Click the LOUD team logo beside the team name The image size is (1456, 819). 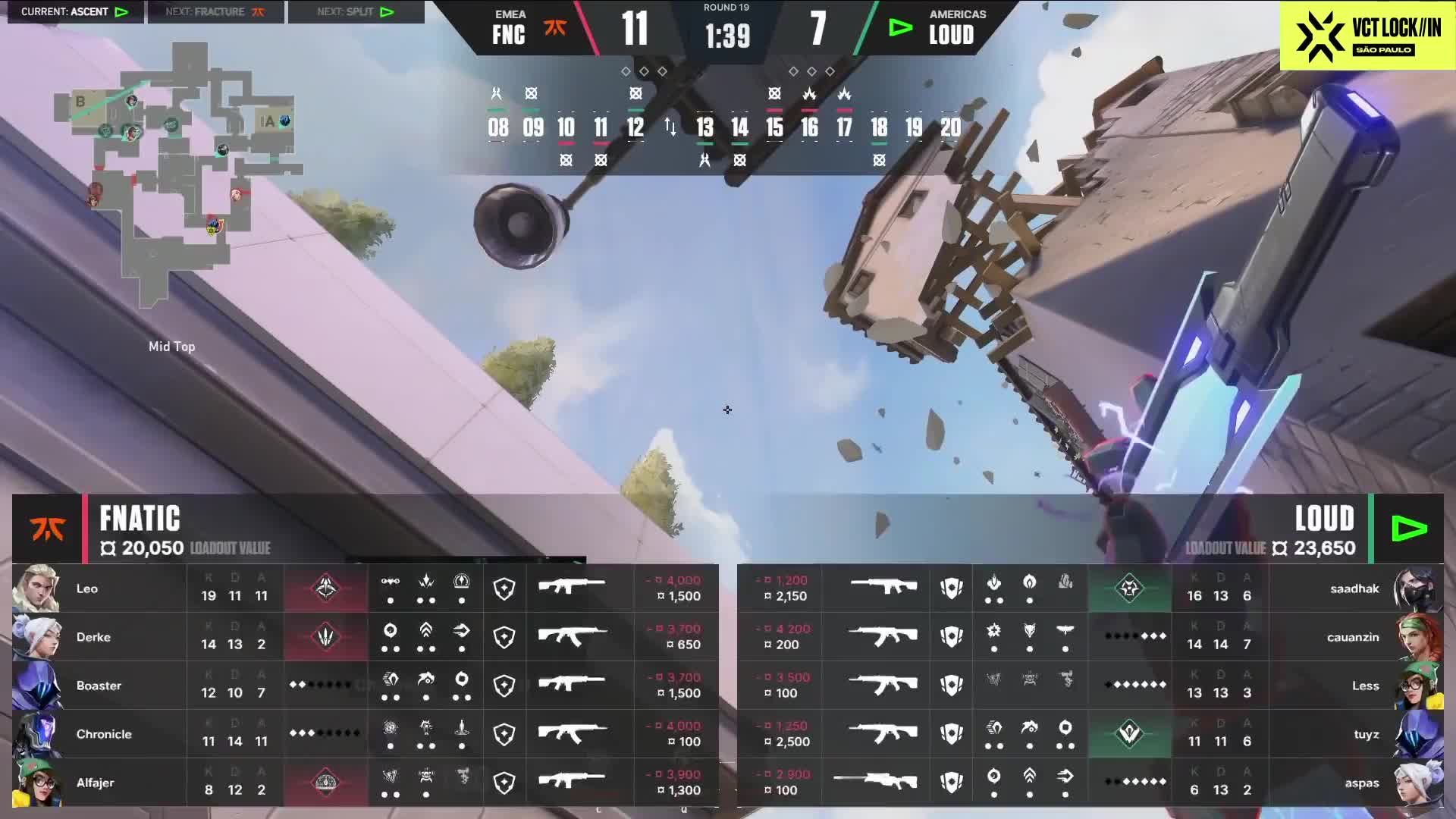(x=1409, y=529)
